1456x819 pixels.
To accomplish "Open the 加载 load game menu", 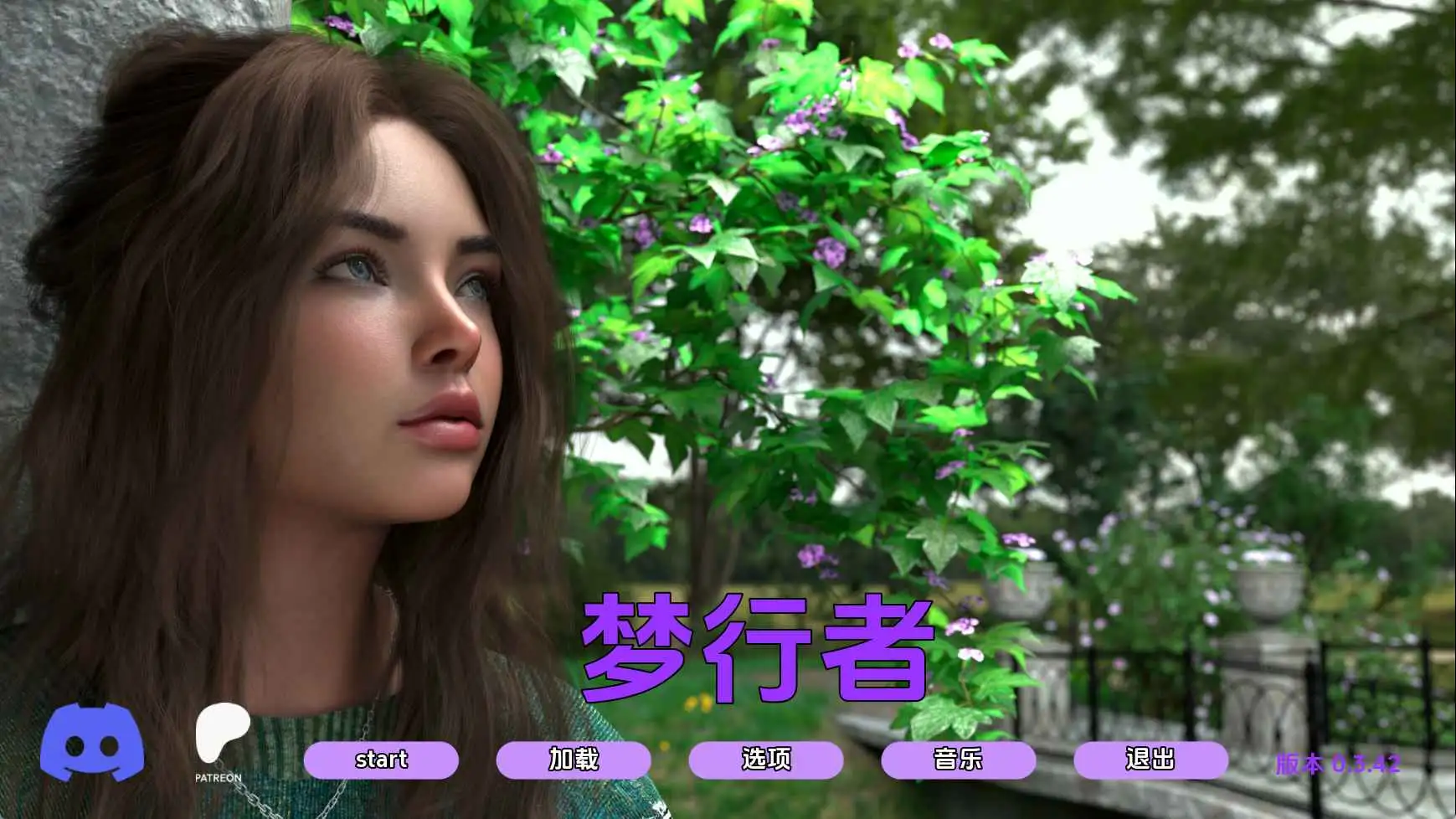I will (x=574, y=760).
